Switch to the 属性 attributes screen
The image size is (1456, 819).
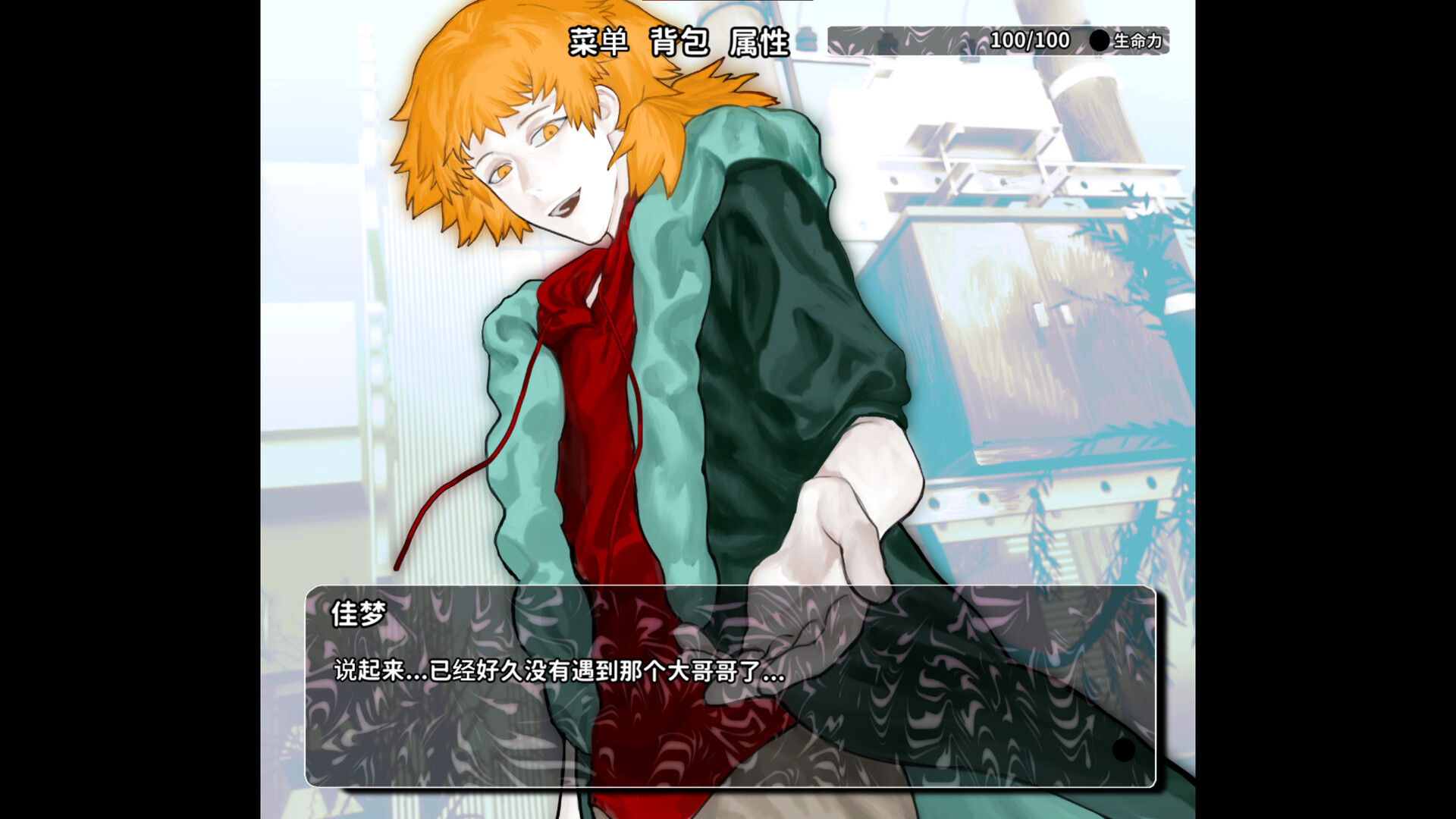click(x=756, y=41)
